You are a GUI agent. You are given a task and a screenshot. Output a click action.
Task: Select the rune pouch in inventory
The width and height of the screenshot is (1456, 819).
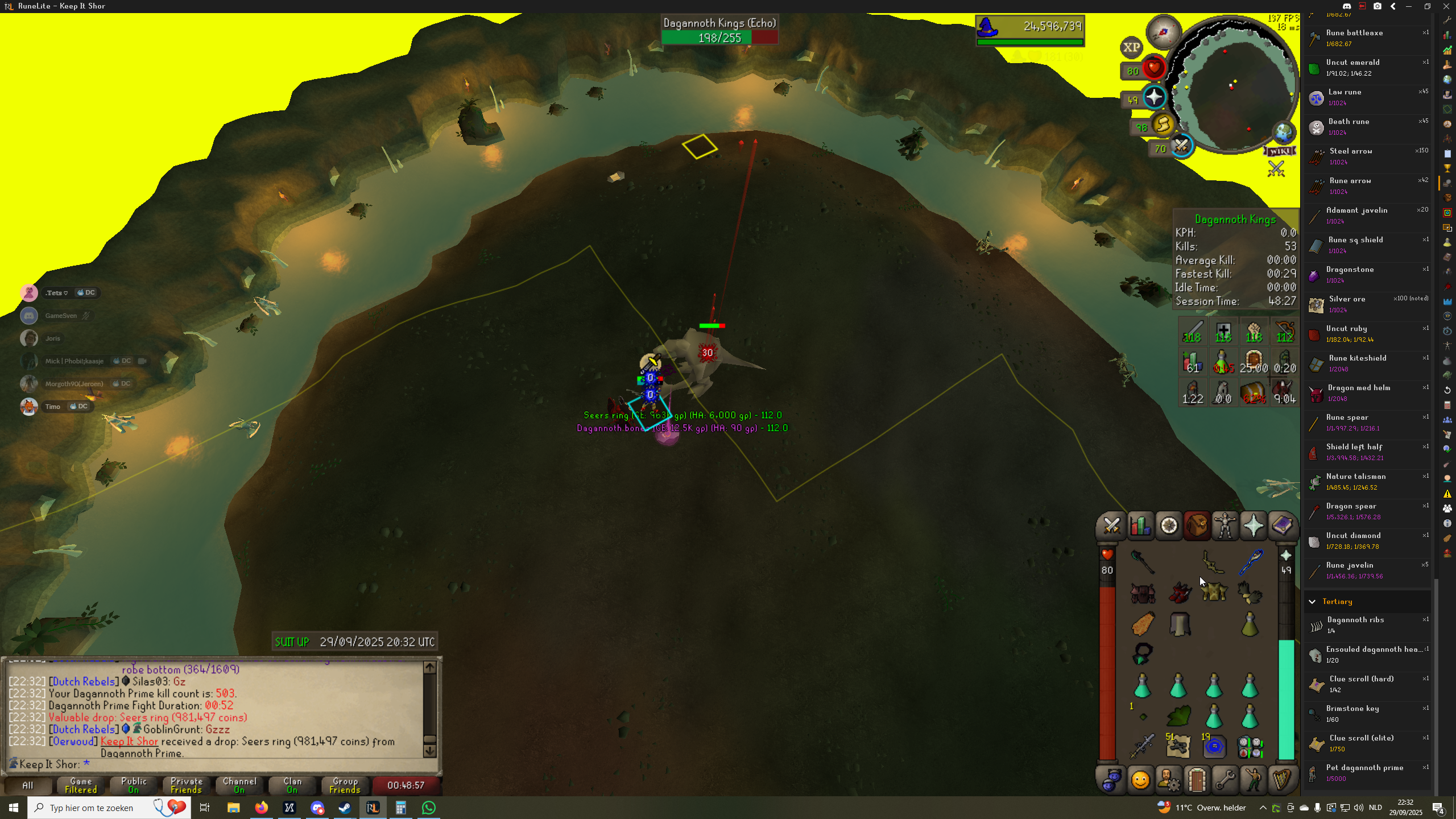point(1250,747)
